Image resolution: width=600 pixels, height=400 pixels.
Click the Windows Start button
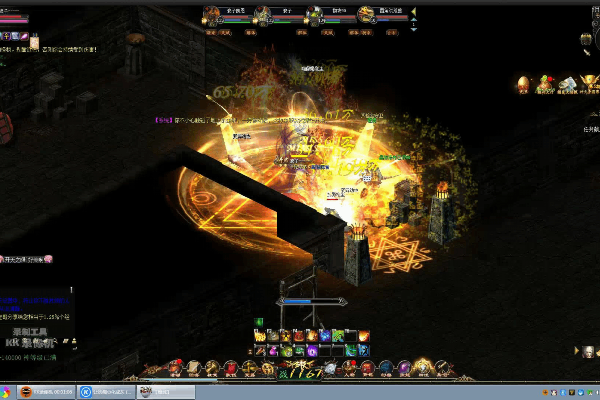pos(8,391)
